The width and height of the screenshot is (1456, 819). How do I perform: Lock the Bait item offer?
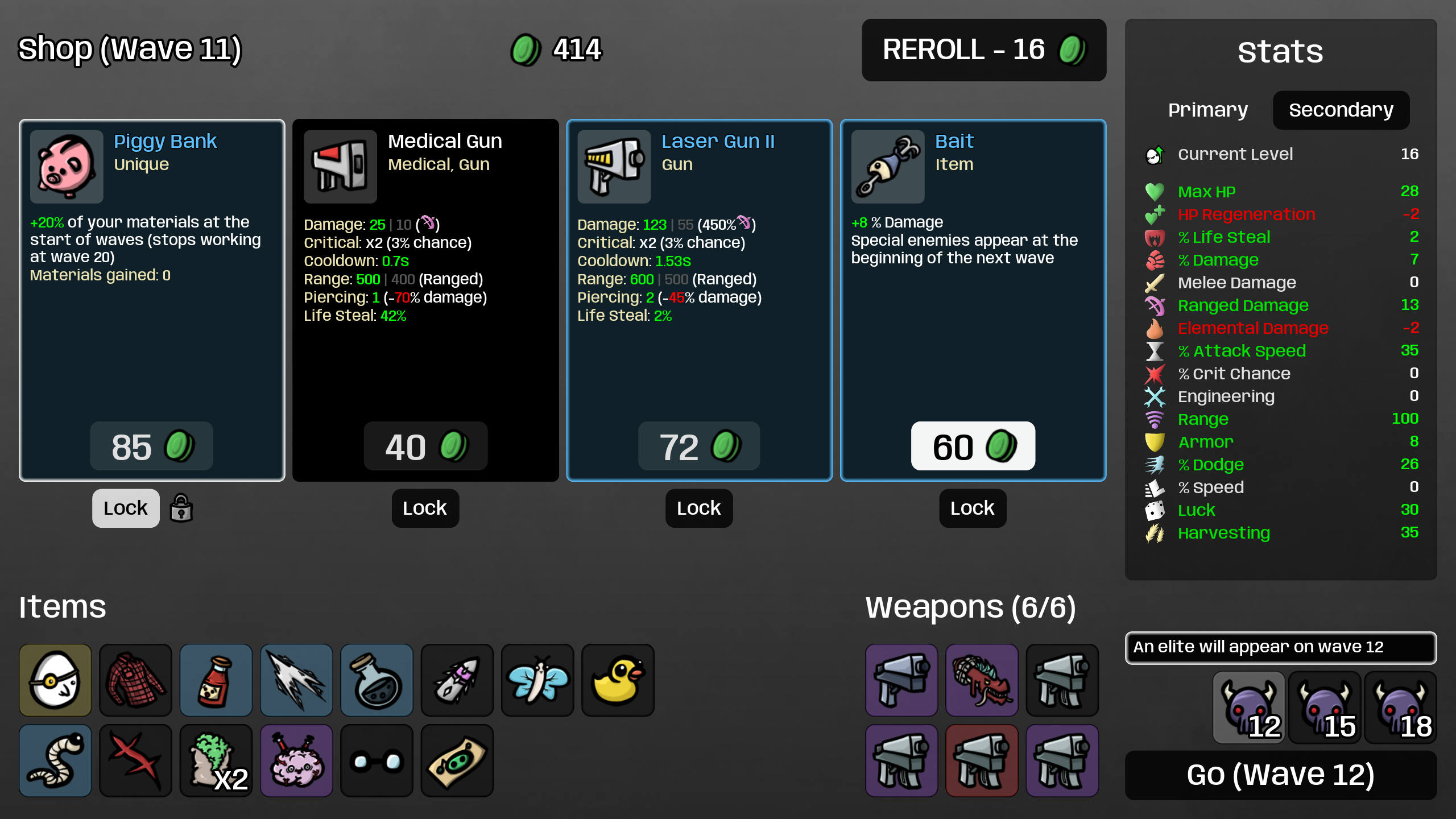coord(972,508)
